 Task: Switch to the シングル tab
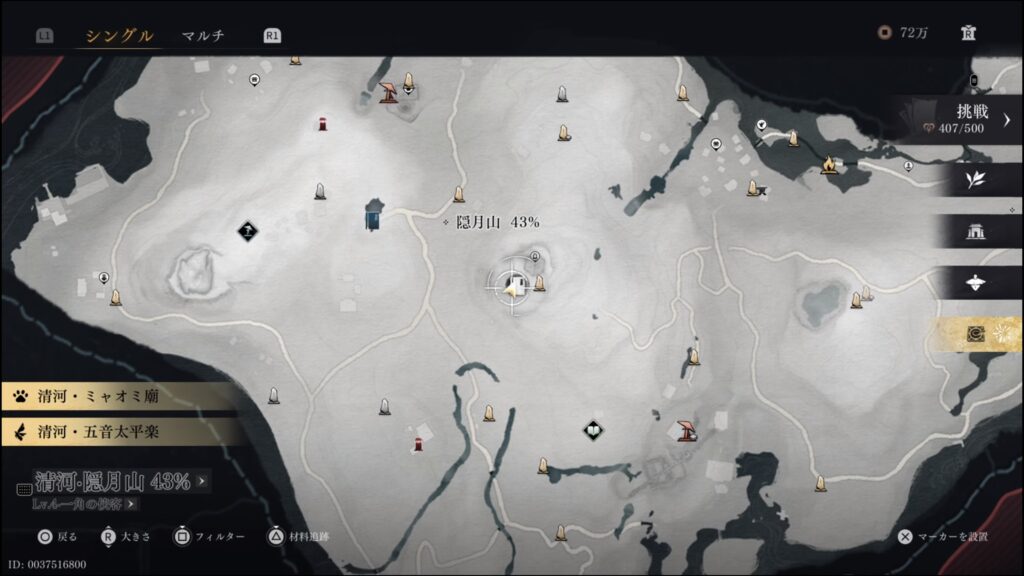tap(119, 36)
